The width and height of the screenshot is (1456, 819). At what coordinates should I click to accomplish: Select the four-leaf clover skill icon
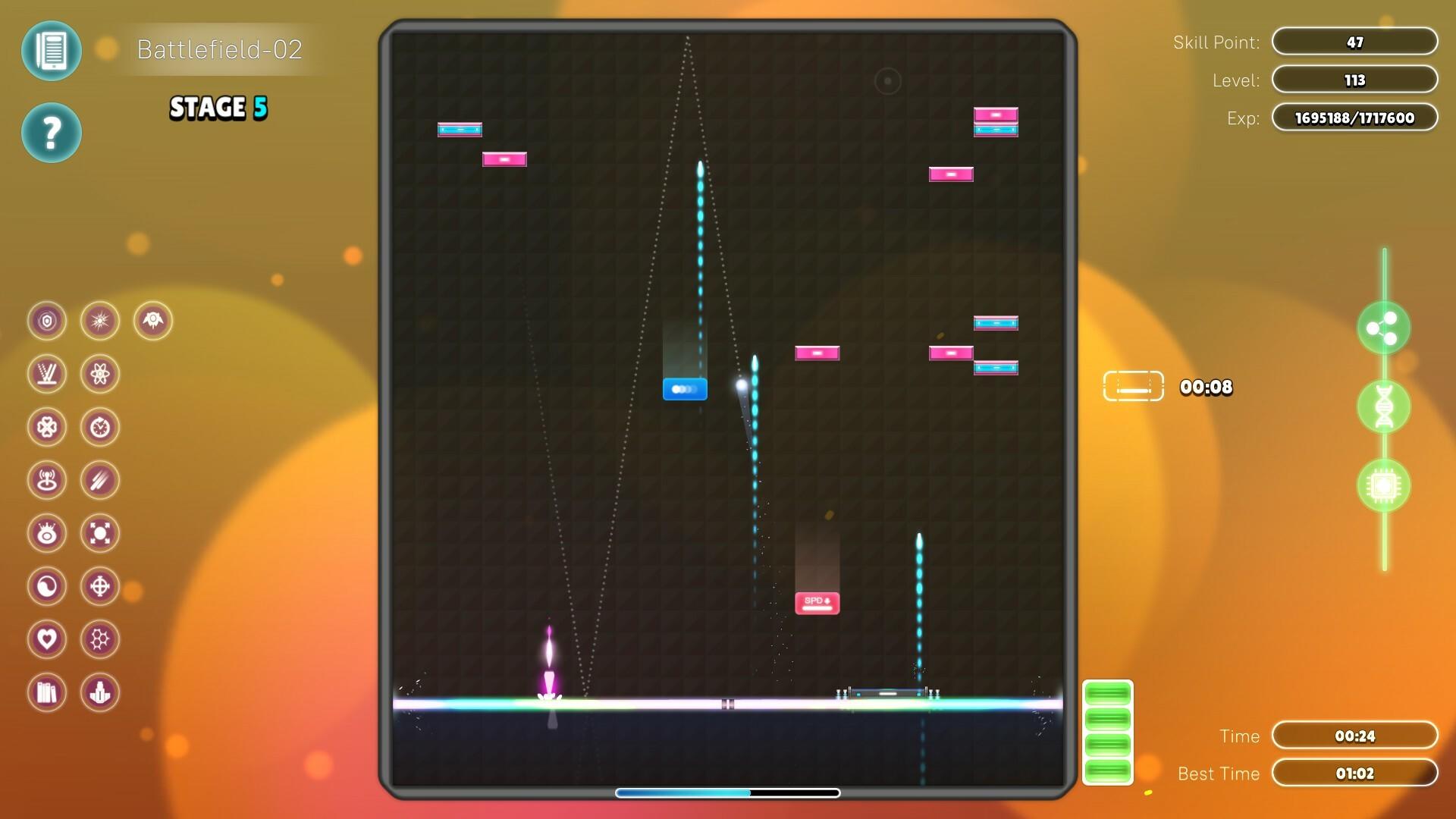(47, 427)
